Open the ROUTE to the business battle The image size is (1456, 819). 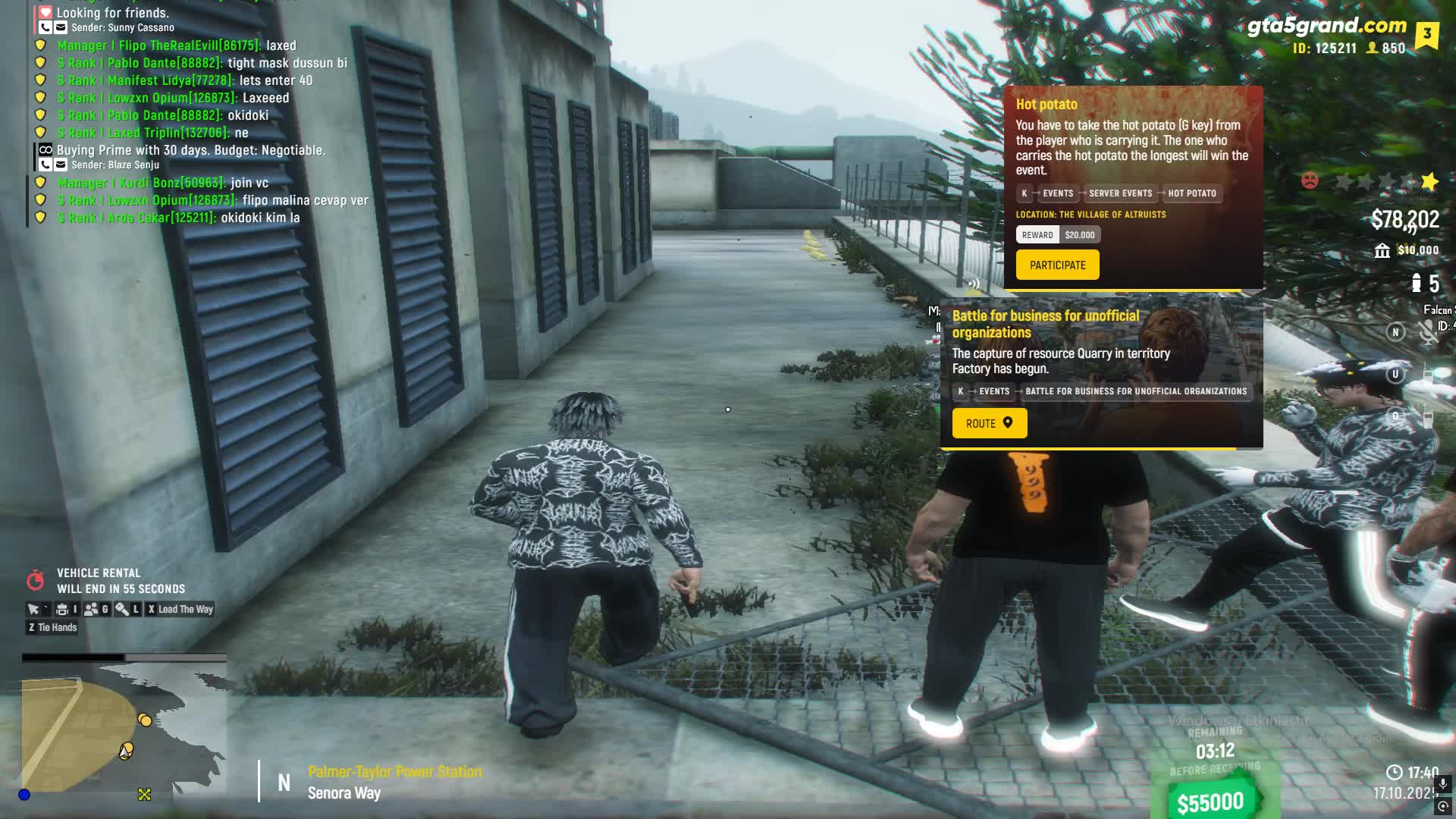click(989, 423)
